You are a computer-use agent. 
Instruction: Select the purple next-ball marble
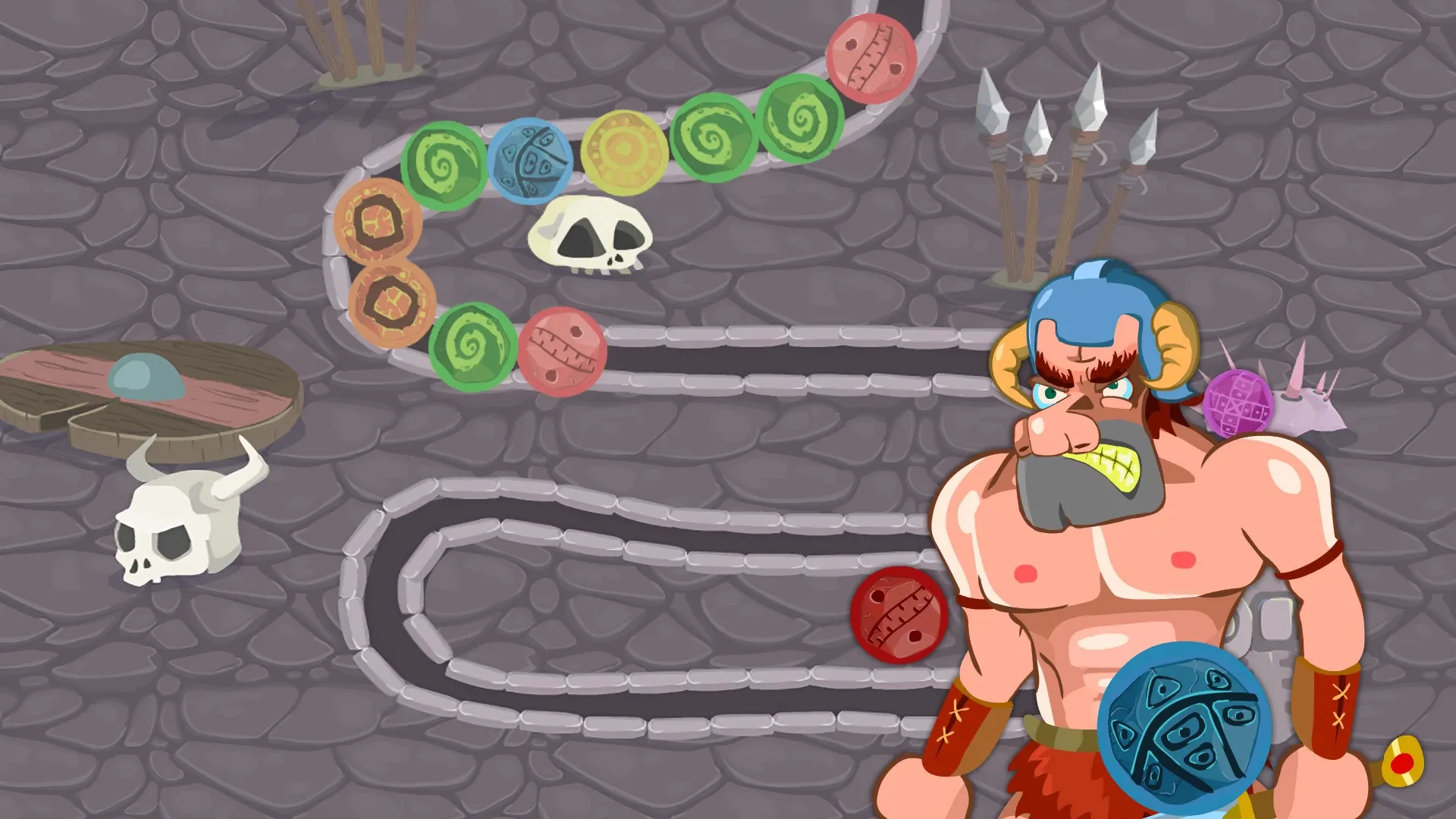click(x=1237, y=403)
